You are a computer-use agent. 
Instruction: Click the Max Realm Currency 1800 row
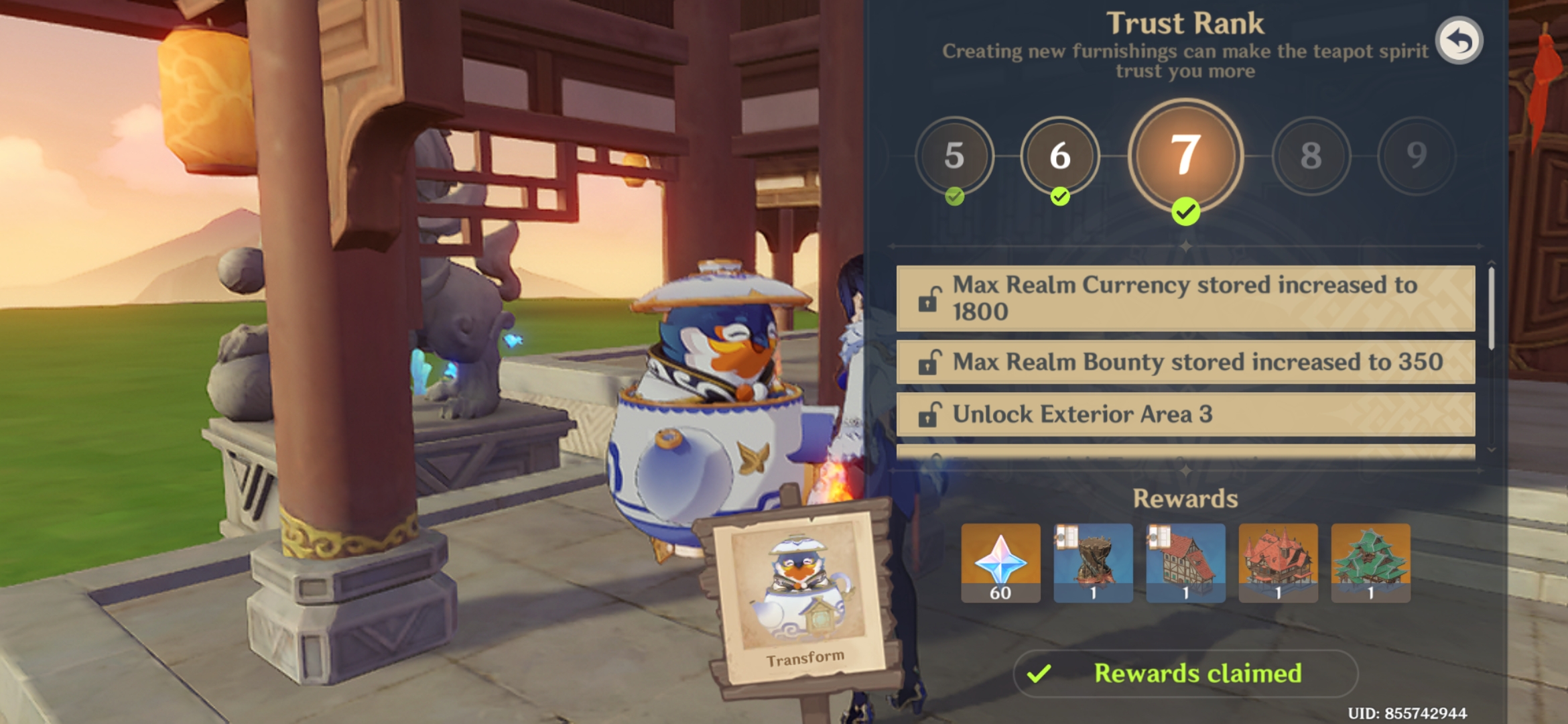point(1185,298)
